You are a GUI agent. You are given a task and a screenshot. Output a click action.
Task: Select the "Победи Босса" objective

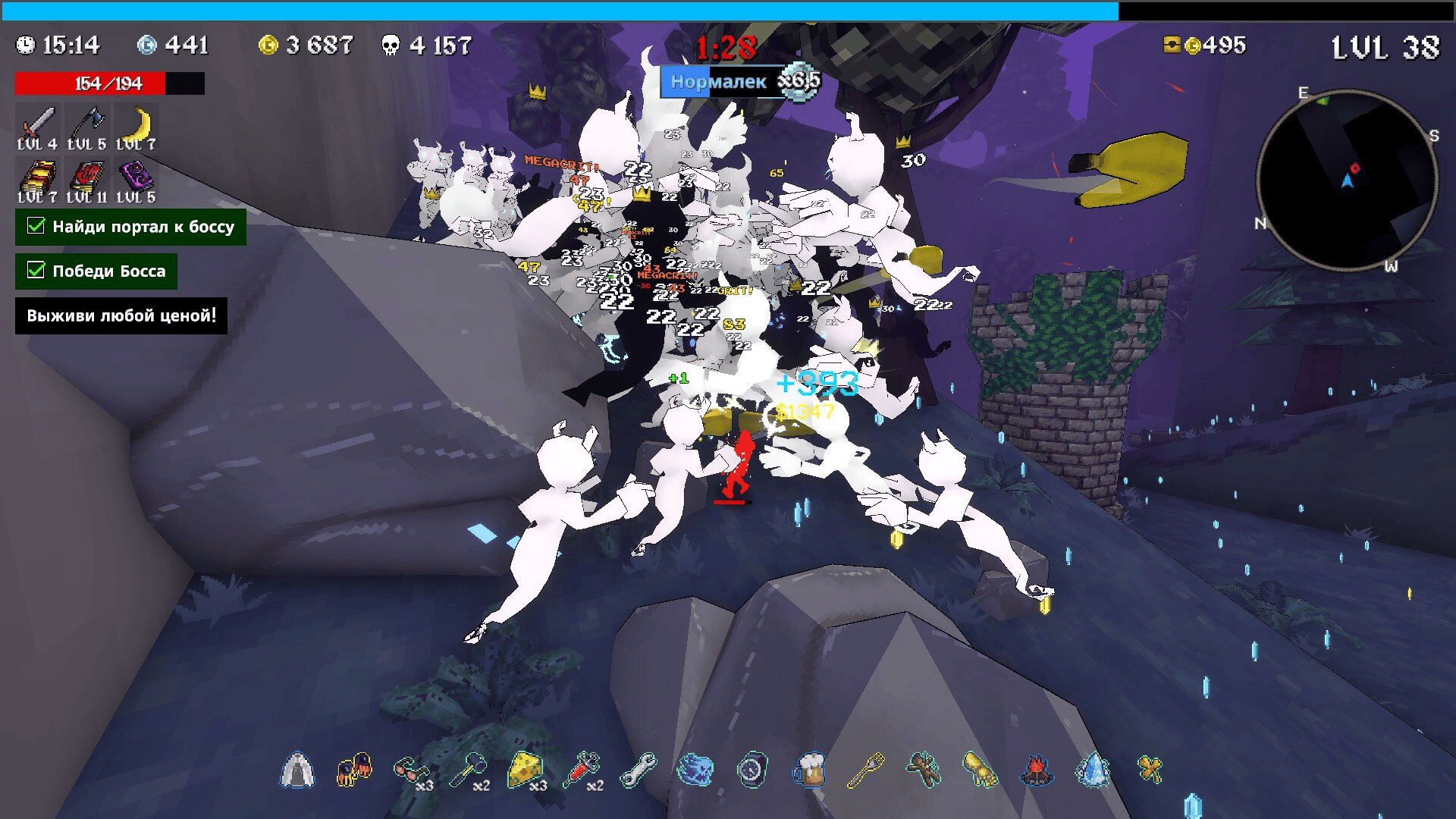point(96,271)
